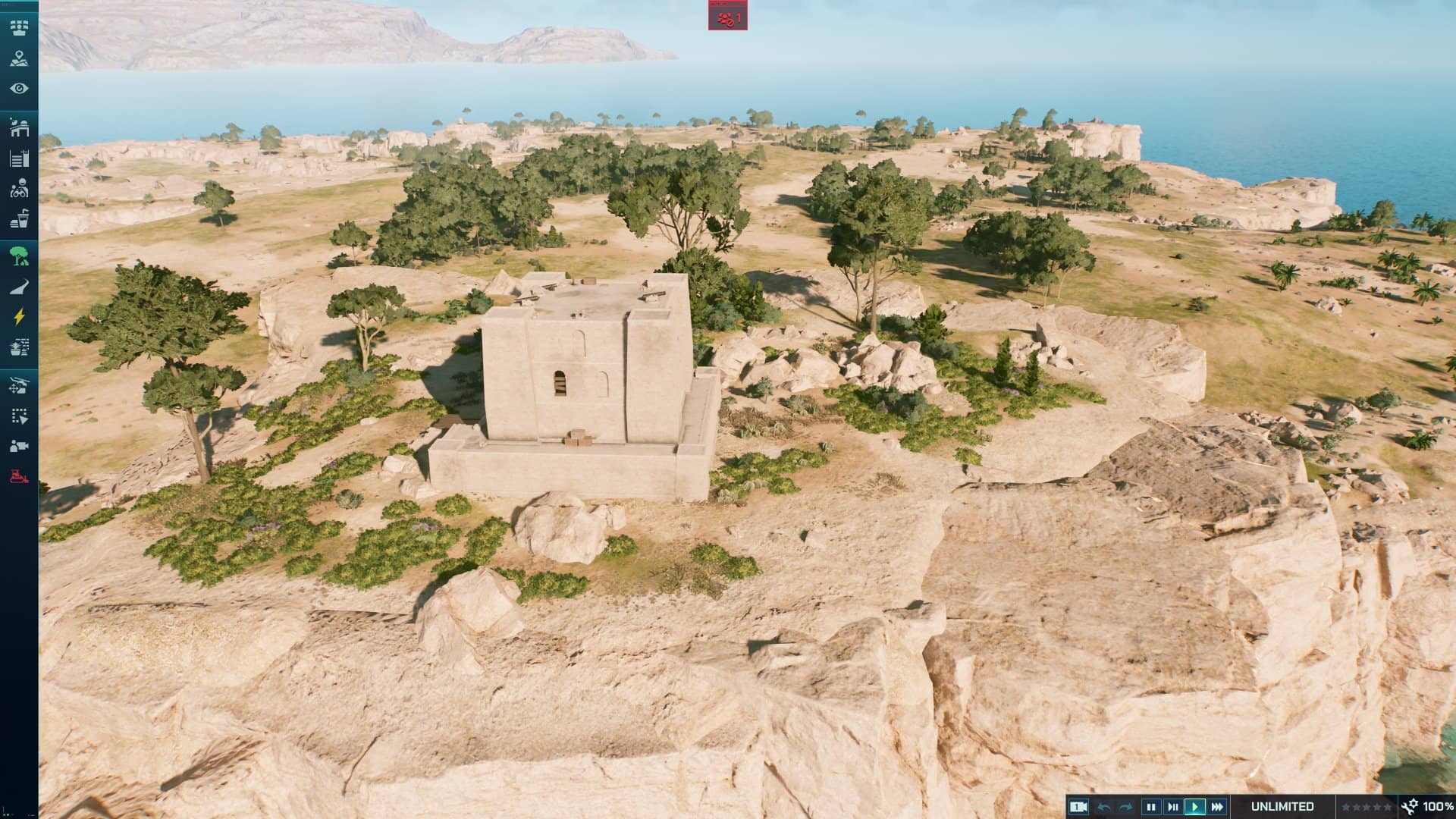This screenshot has width=1456, height=819.
Task: Activate the red bulldozer demolish tool
Action: pos(19,477)
